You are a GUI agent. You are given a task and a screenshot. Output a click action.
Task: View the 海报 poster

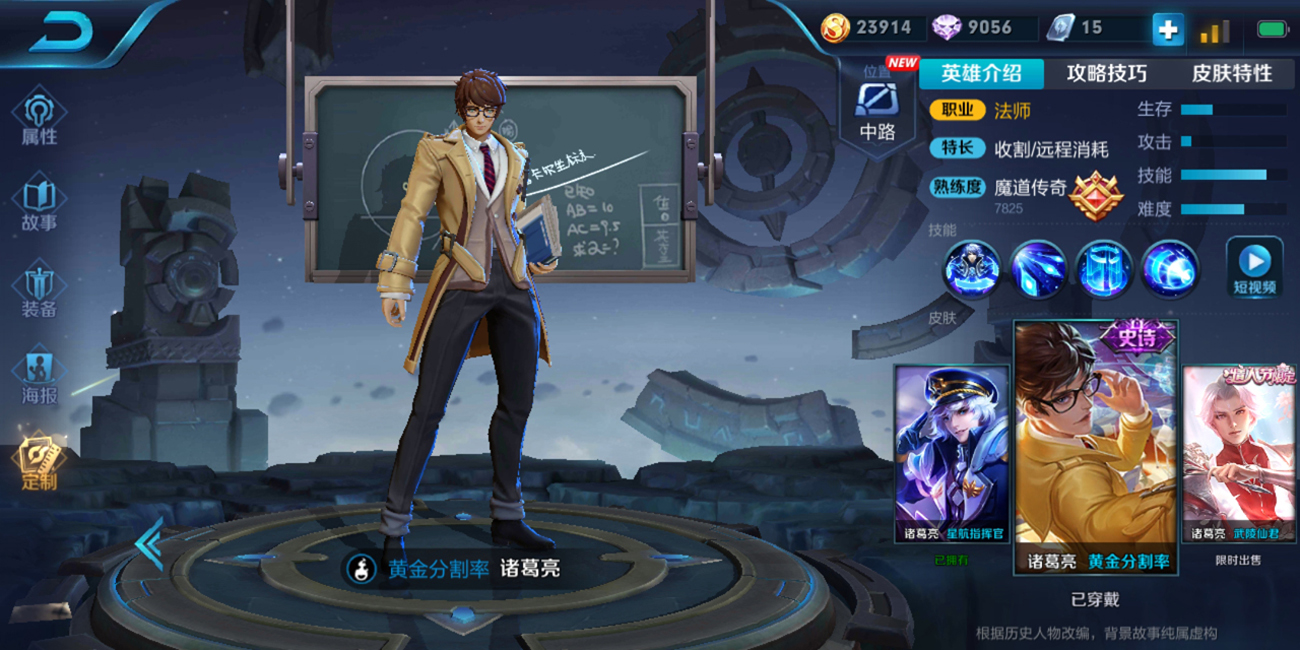click(39, 378)
